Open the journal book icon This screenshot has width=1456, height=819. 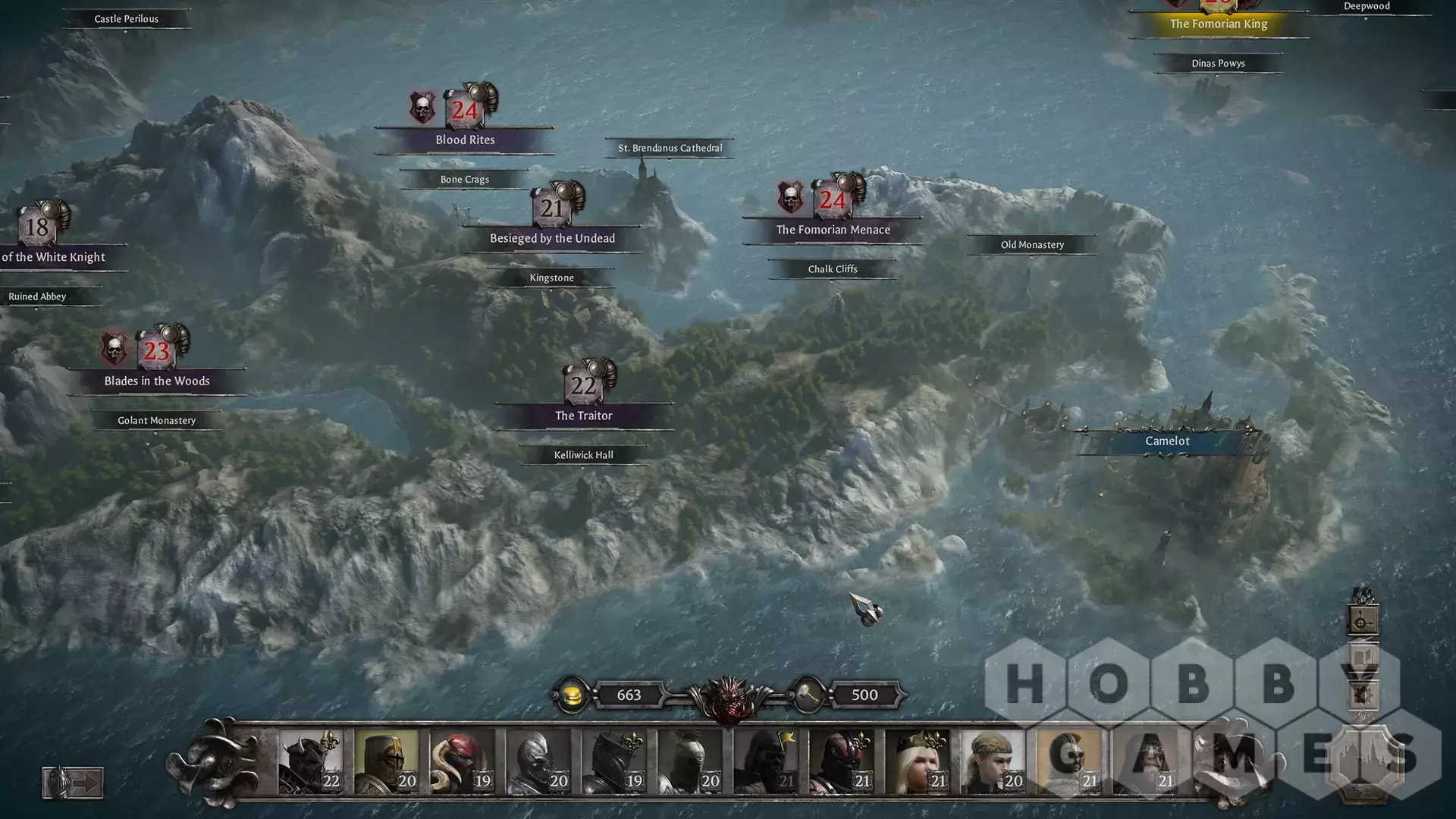[1363, 657]
